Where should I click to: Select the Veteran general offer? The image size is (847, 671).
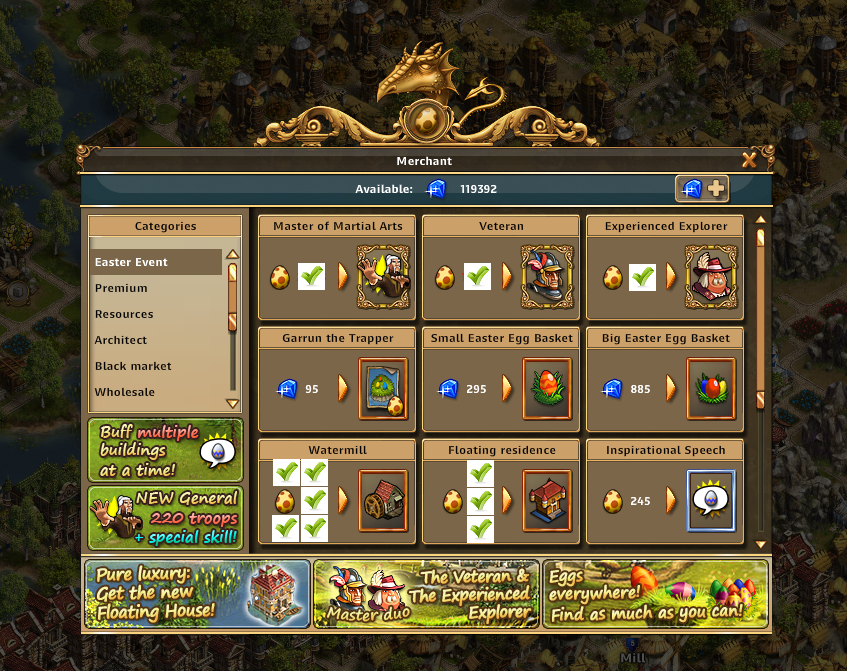[x=547, y=276]
